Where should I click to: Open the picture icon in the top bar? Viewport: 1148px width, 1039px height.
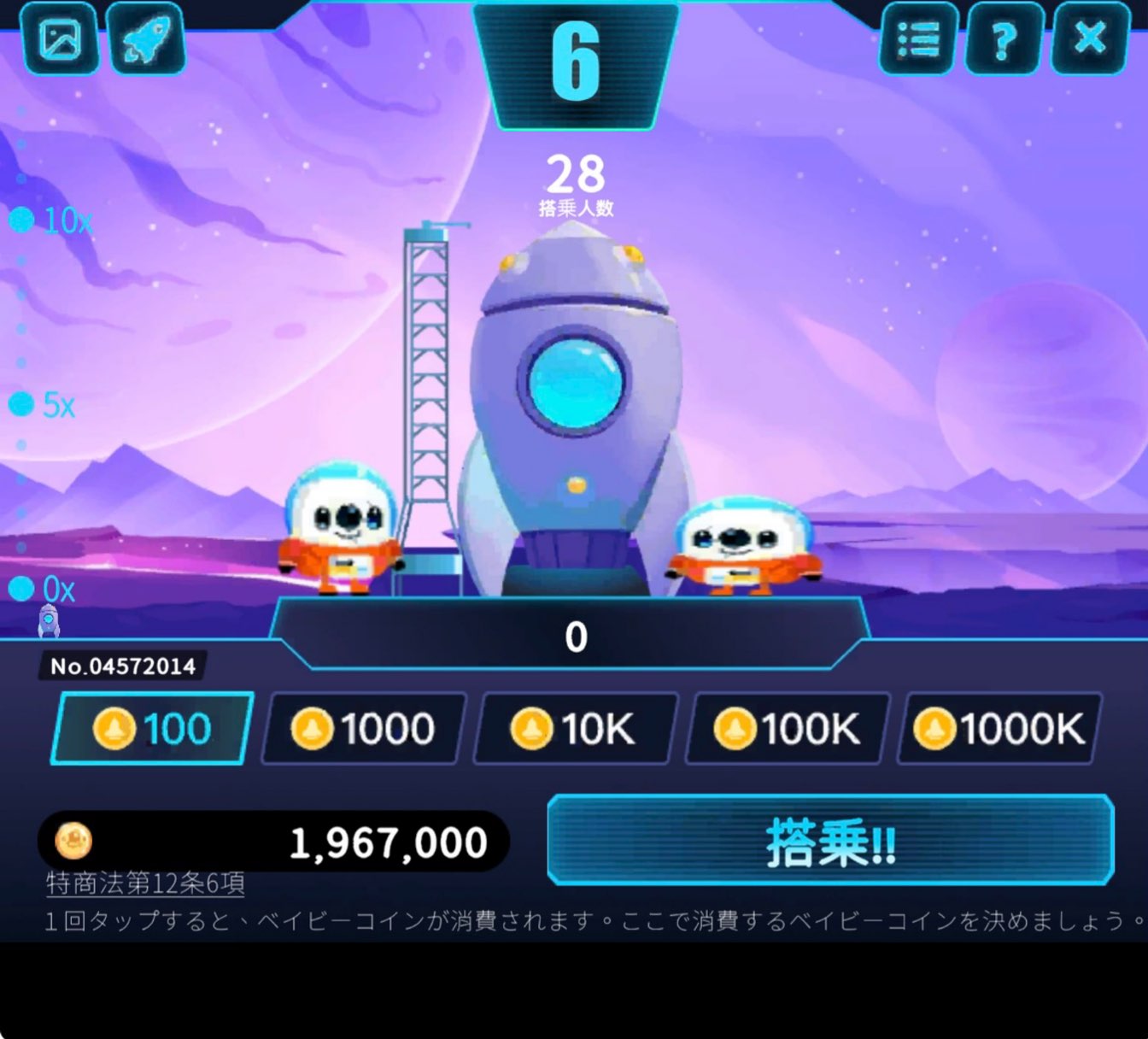pyautogui.click(x=60, y=38)
